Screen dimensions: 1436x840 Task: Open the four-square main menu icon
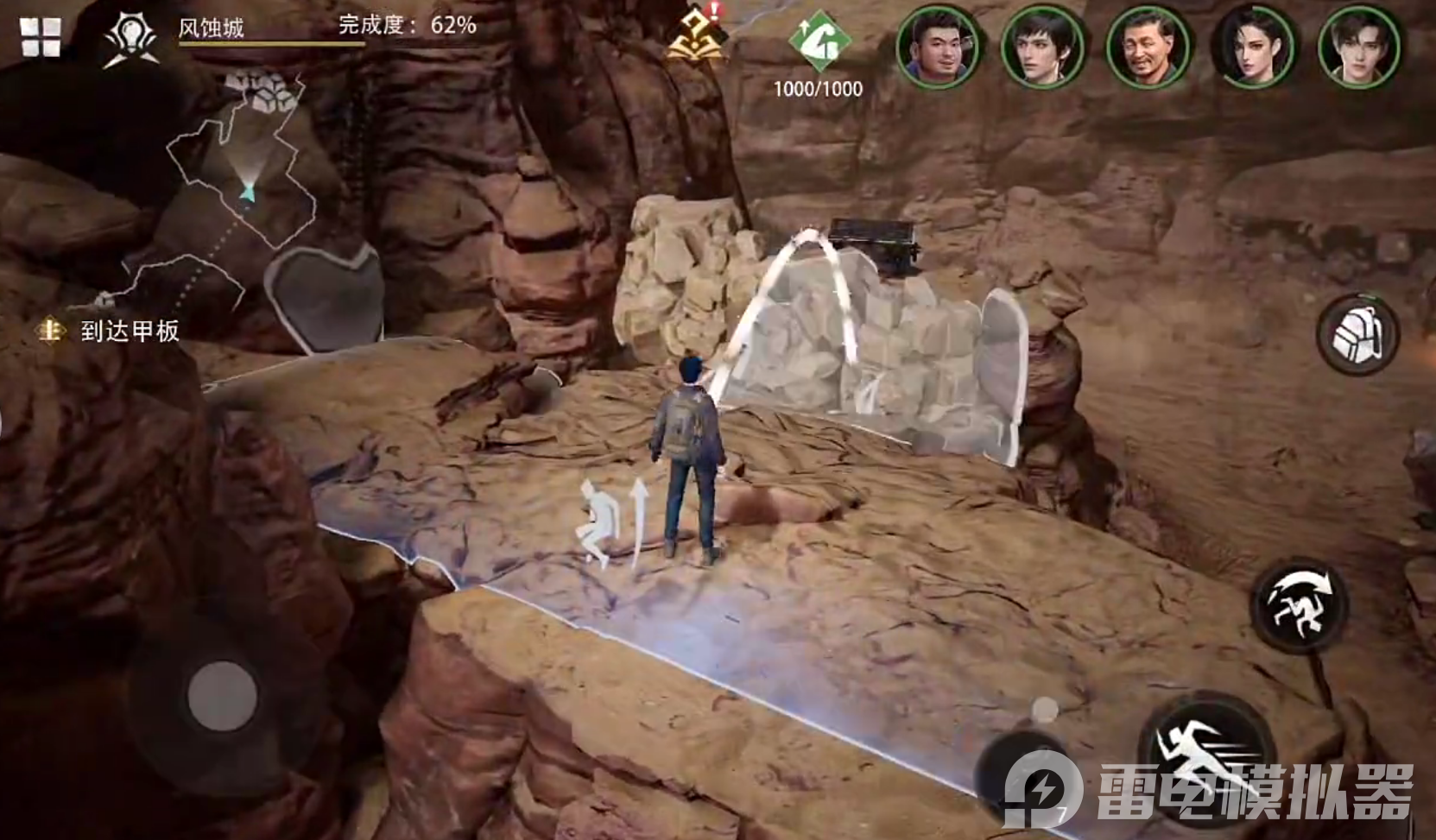[x=41, y=36]
